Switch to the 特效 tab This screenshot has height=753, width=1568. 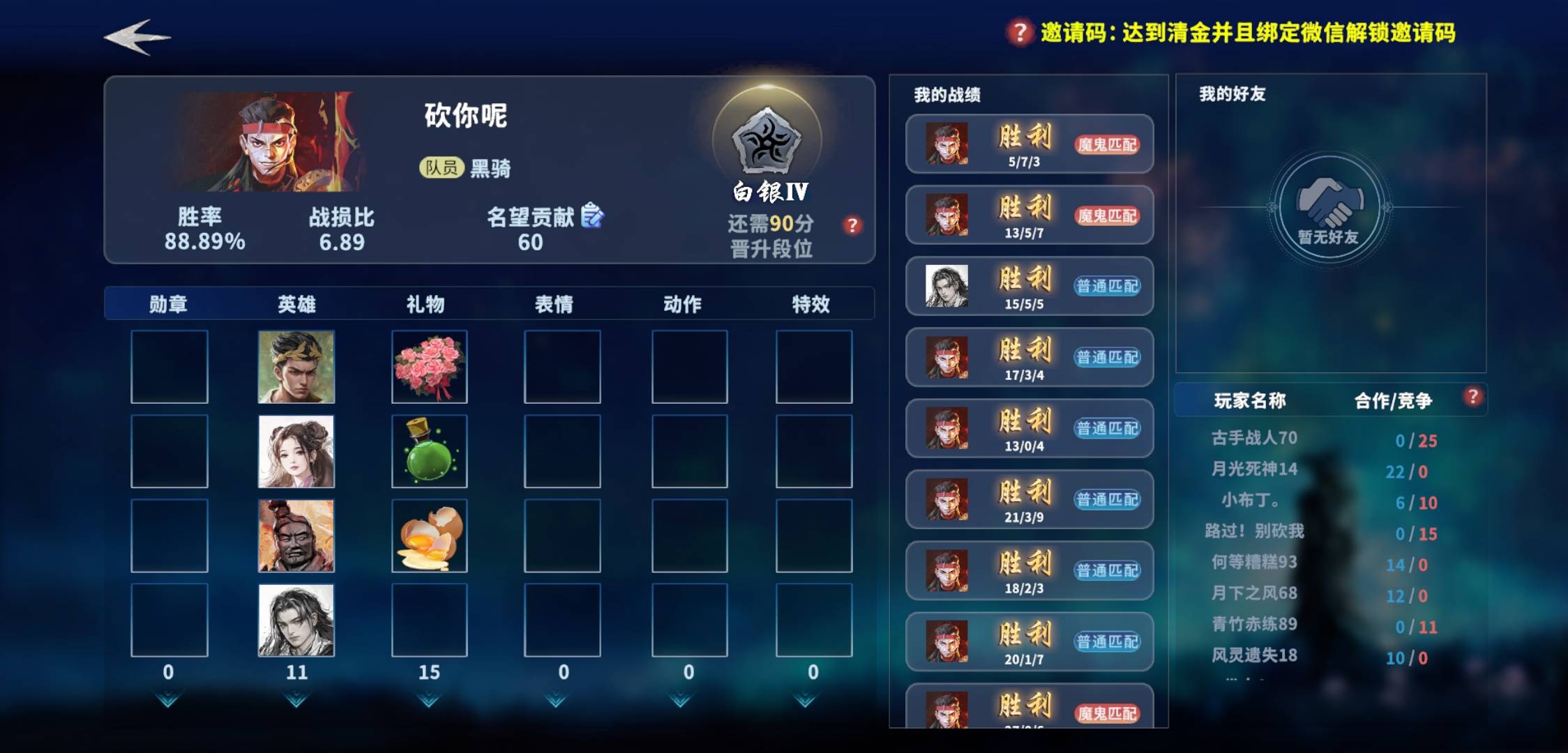pos(812,303)
